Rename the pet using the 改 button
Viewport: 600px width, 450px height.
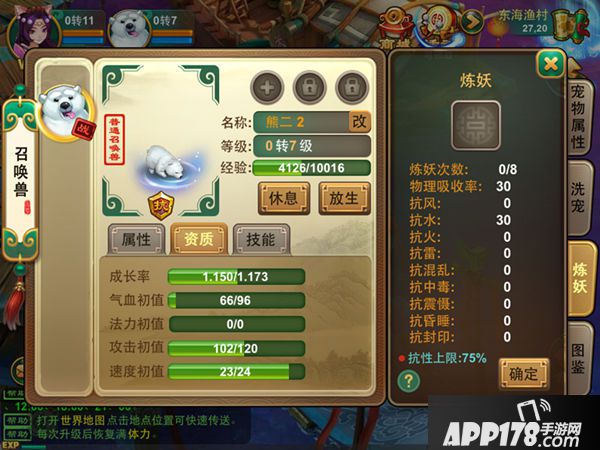click(359, 121)
